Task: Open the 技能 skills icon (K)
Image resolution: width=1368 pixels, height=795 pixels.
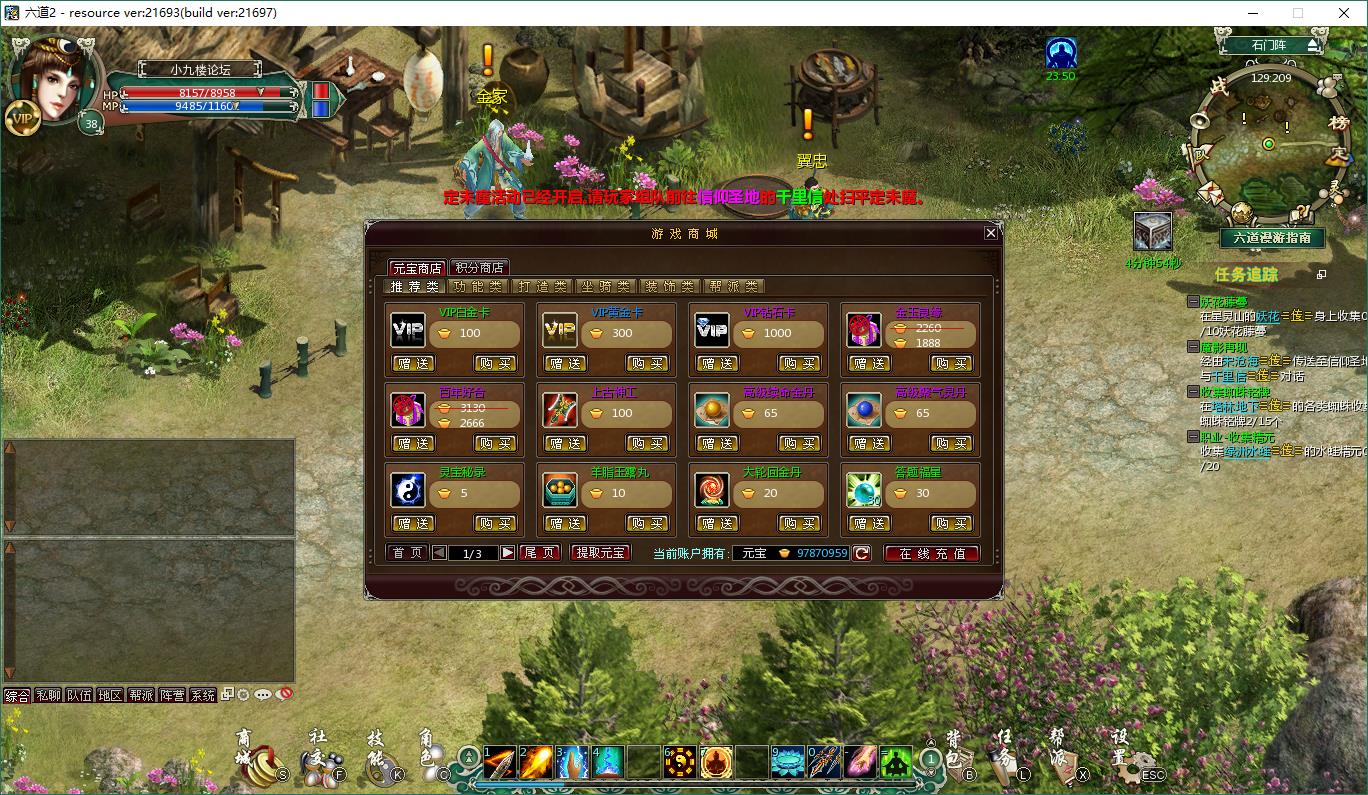Action: pos(381,770)
